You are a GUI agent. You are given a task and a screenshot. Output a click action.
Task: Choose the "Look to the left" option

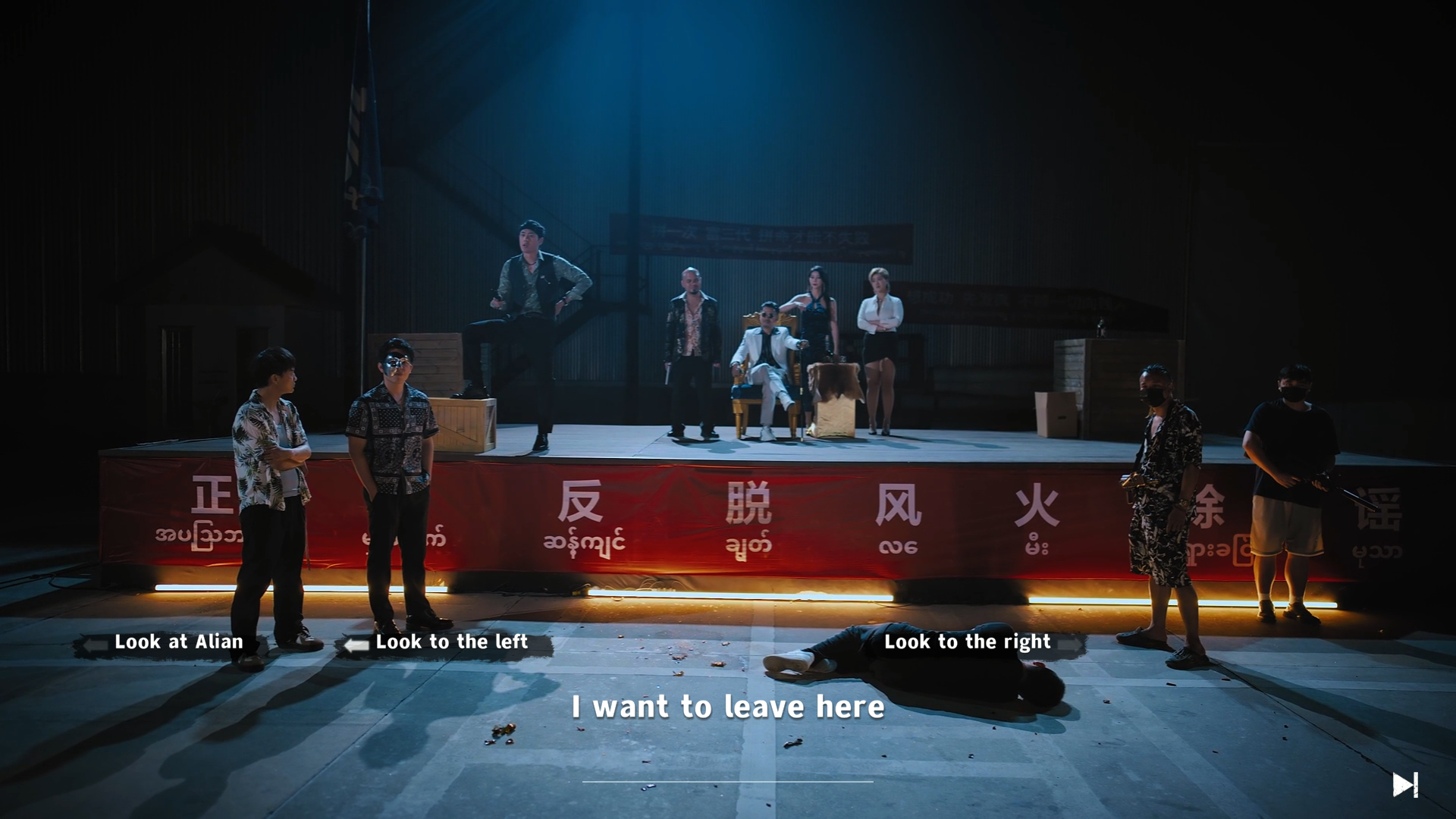(x=450, y=642)
